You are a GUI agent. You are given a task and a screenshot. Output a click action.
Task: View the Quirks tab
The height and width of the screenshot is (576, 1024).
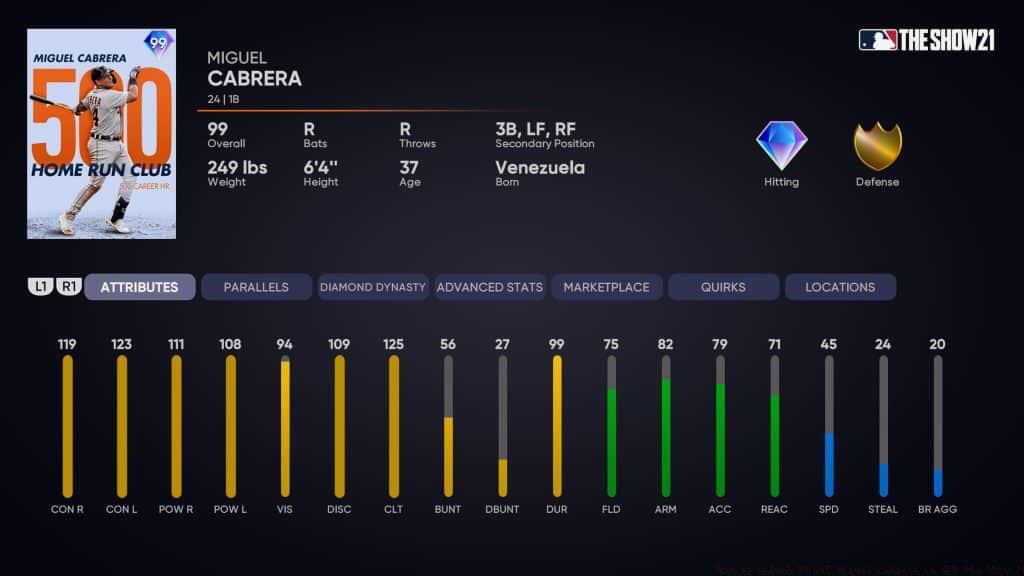(723, 287)
